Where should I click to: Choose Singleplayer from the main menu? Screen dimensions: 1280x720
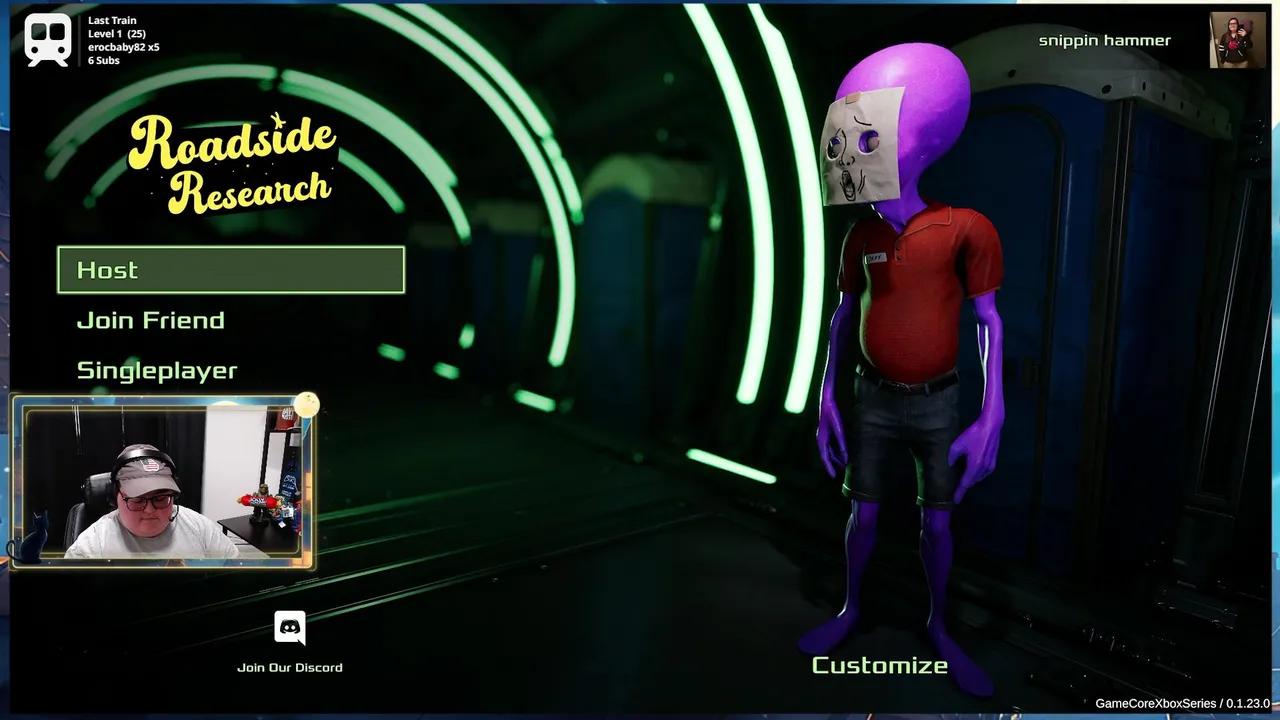[157, 369]
